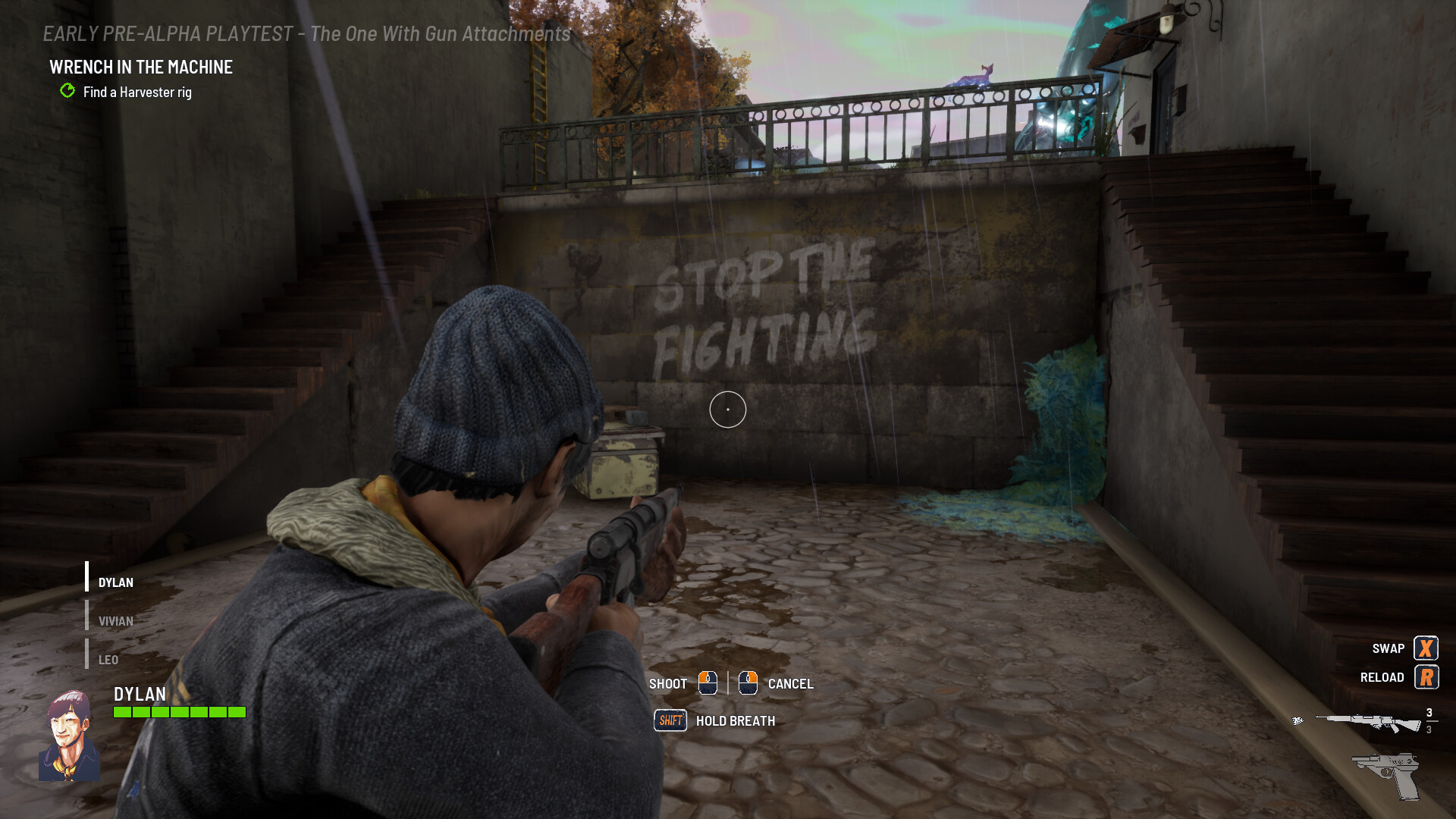Expand Dylan's entry in the character sidebar
Viewport: 1456px width, 819px height.
tap(115, 582)
